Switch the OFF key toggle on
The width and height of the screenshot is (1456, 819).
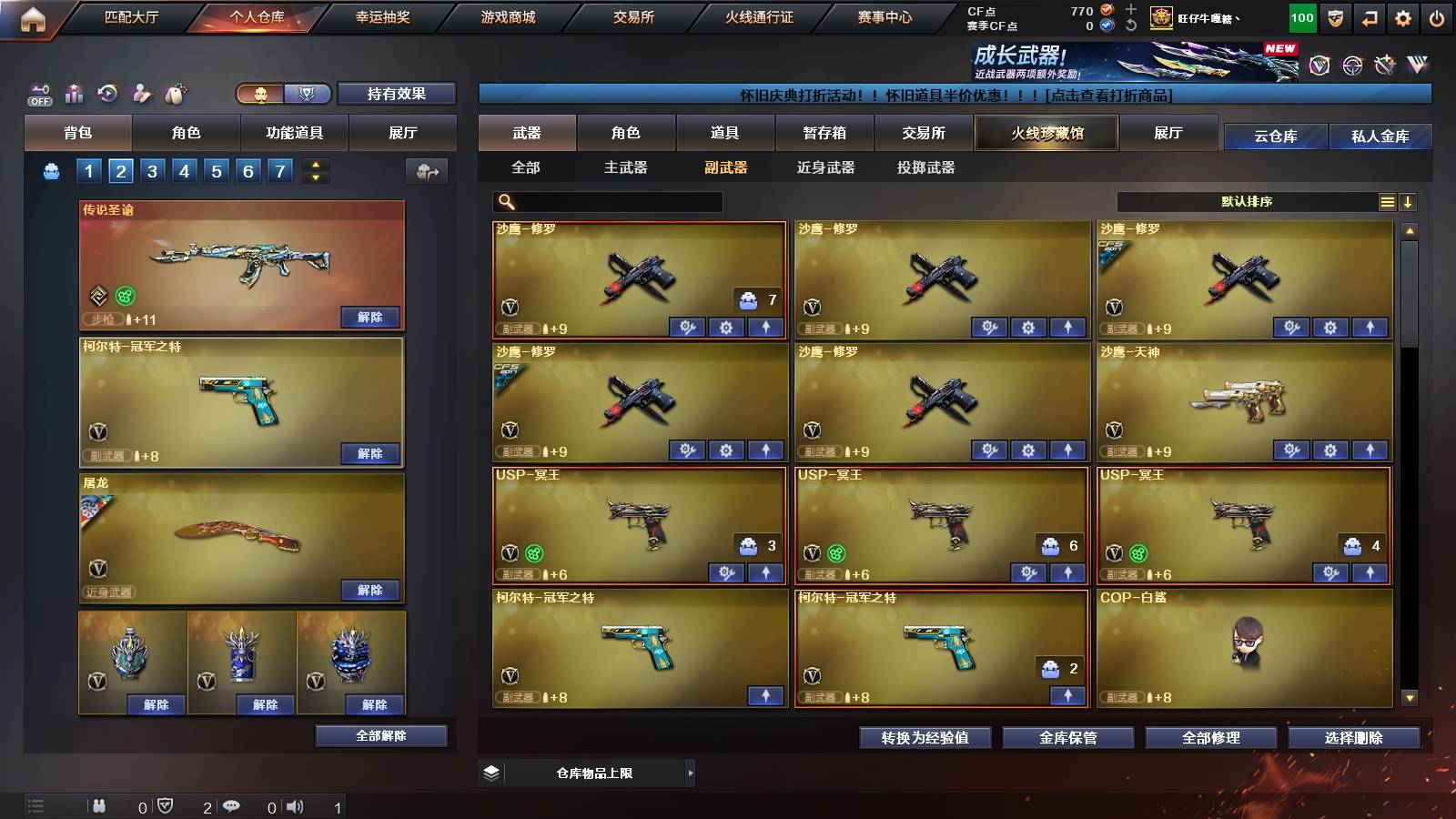tap(38, 94)
